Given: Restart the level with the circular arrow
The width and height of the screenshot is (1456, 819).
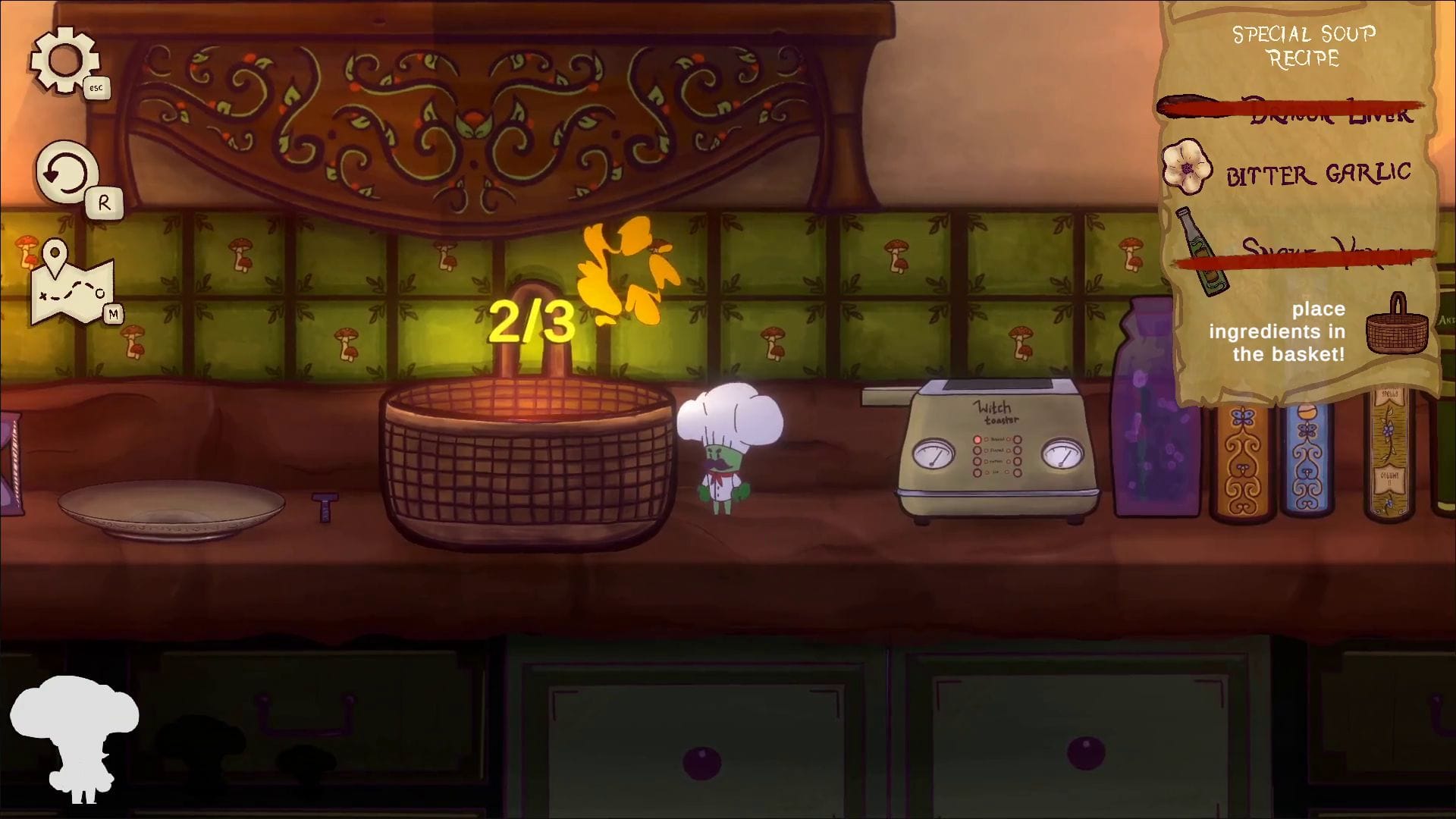Looking at the screenshot, I should coord(67,174).
